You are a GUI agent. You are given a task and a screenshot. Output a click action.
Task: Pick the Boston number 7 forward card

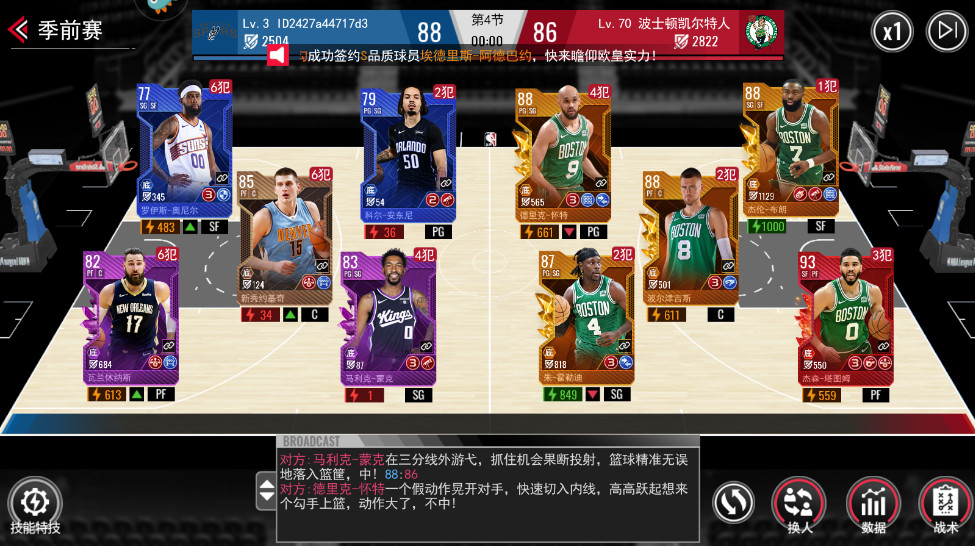click(x=790, y=150)
